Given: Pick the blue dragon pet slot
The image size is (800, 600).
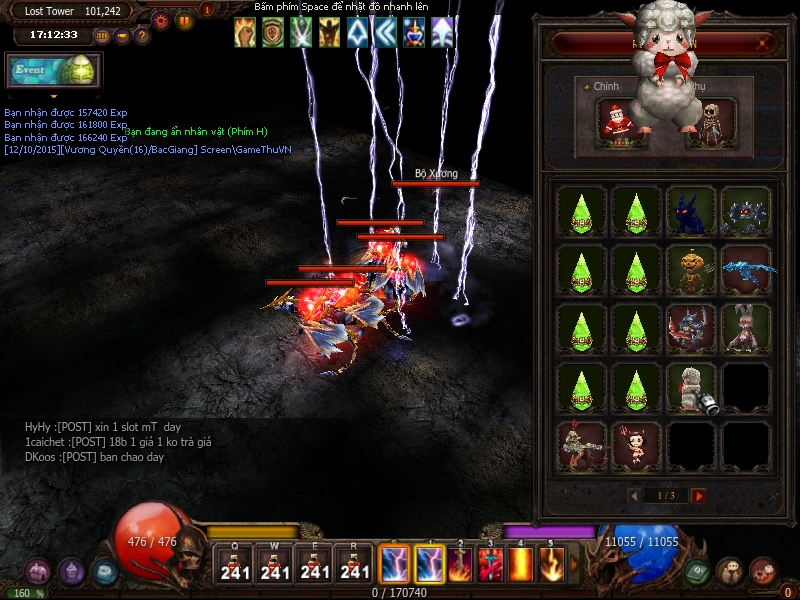Looking at the screenshot, I should click(x=746, y=268).
